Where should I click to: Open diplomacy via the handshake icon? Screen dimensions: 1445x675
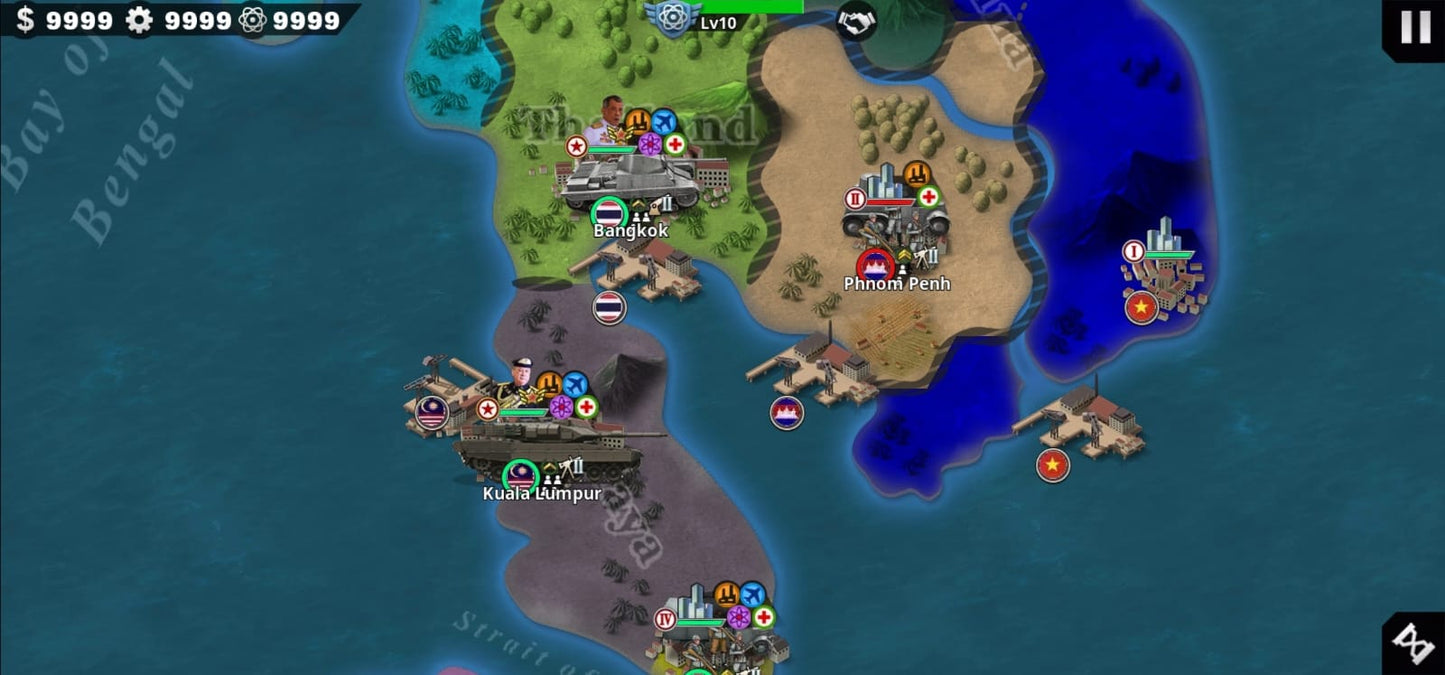pos(856,20)
